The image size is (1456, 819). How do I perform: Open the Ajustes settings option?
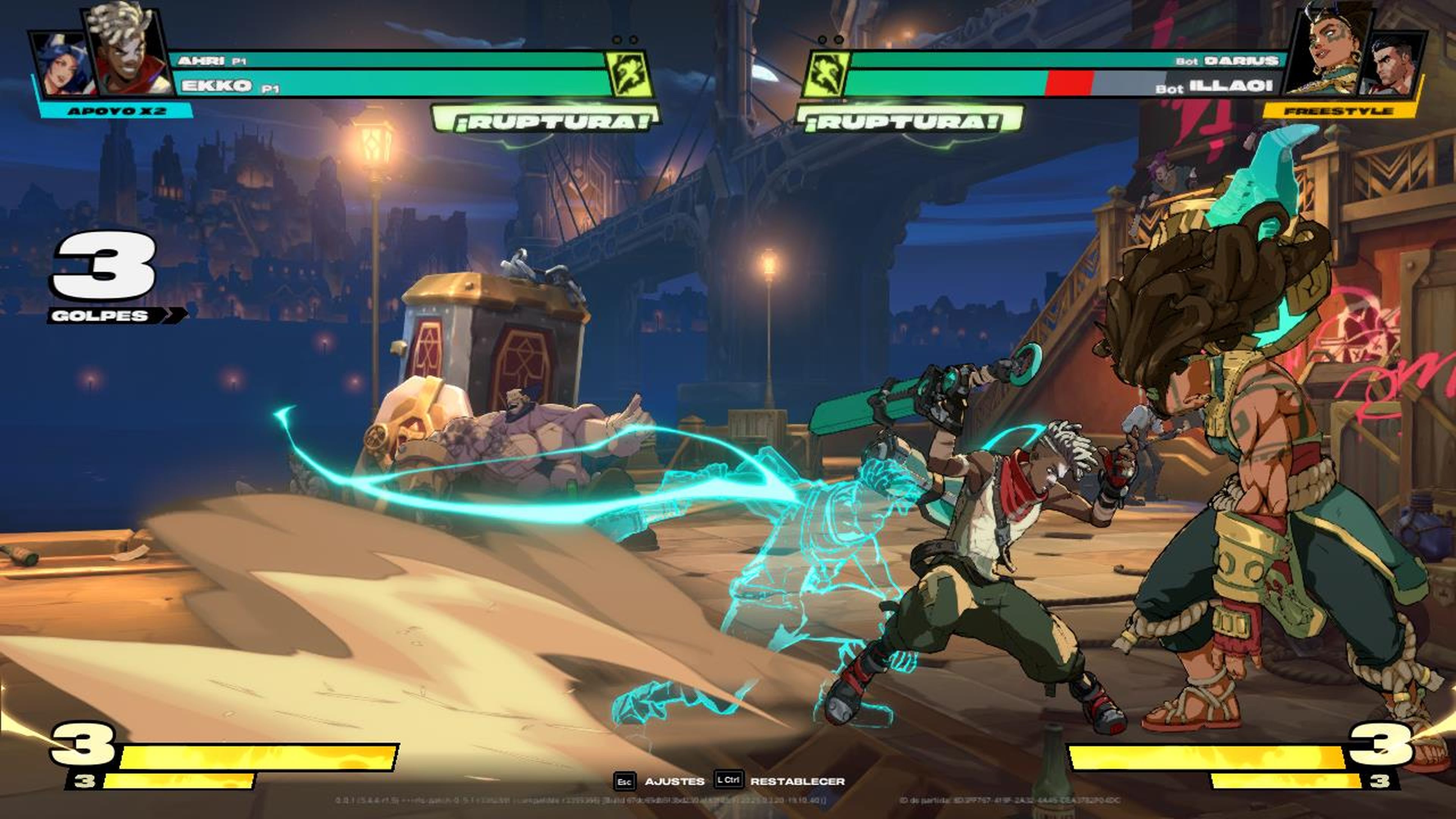point(674,781)
